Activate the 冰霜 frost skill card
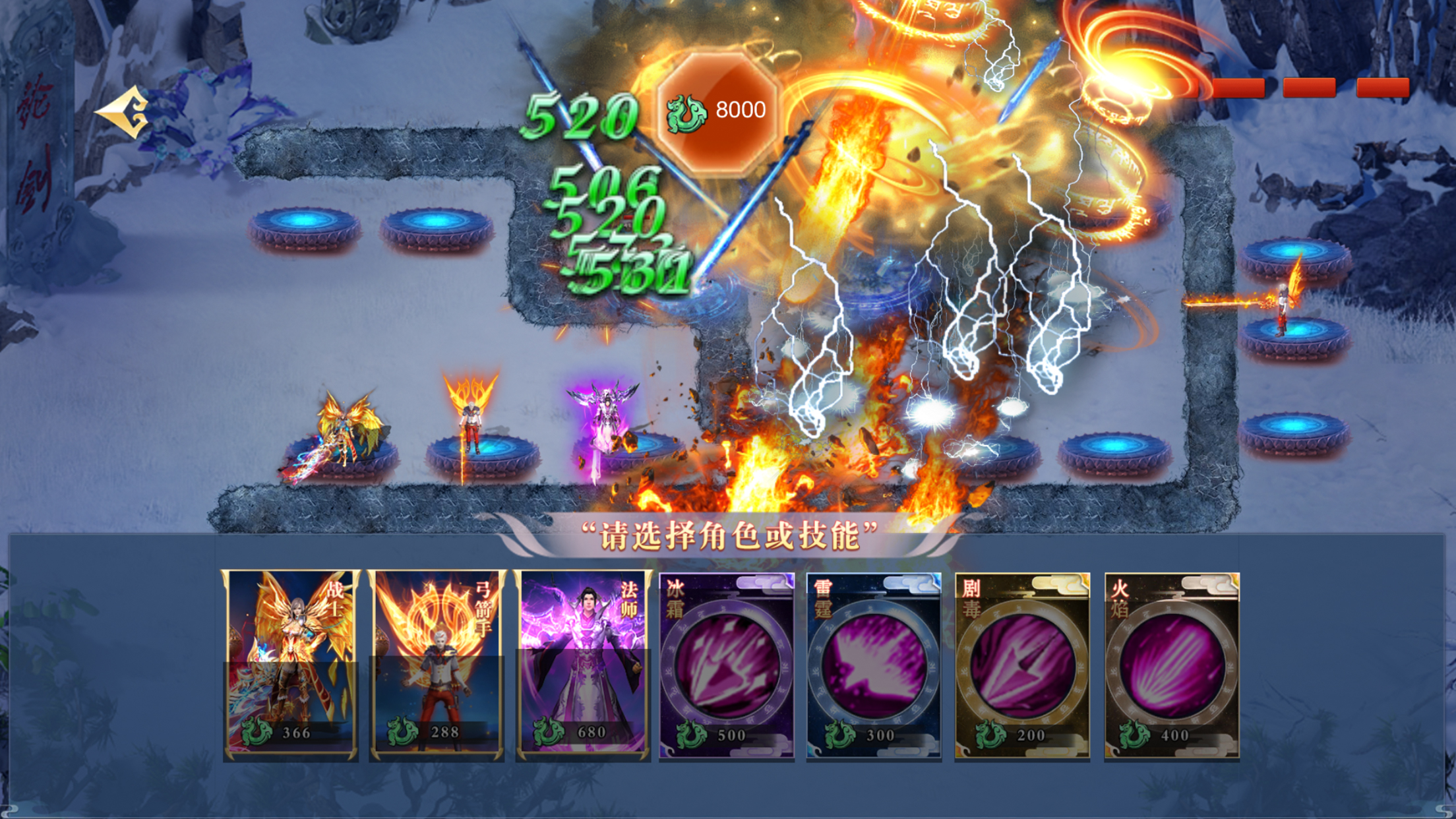 coord(727,666)
